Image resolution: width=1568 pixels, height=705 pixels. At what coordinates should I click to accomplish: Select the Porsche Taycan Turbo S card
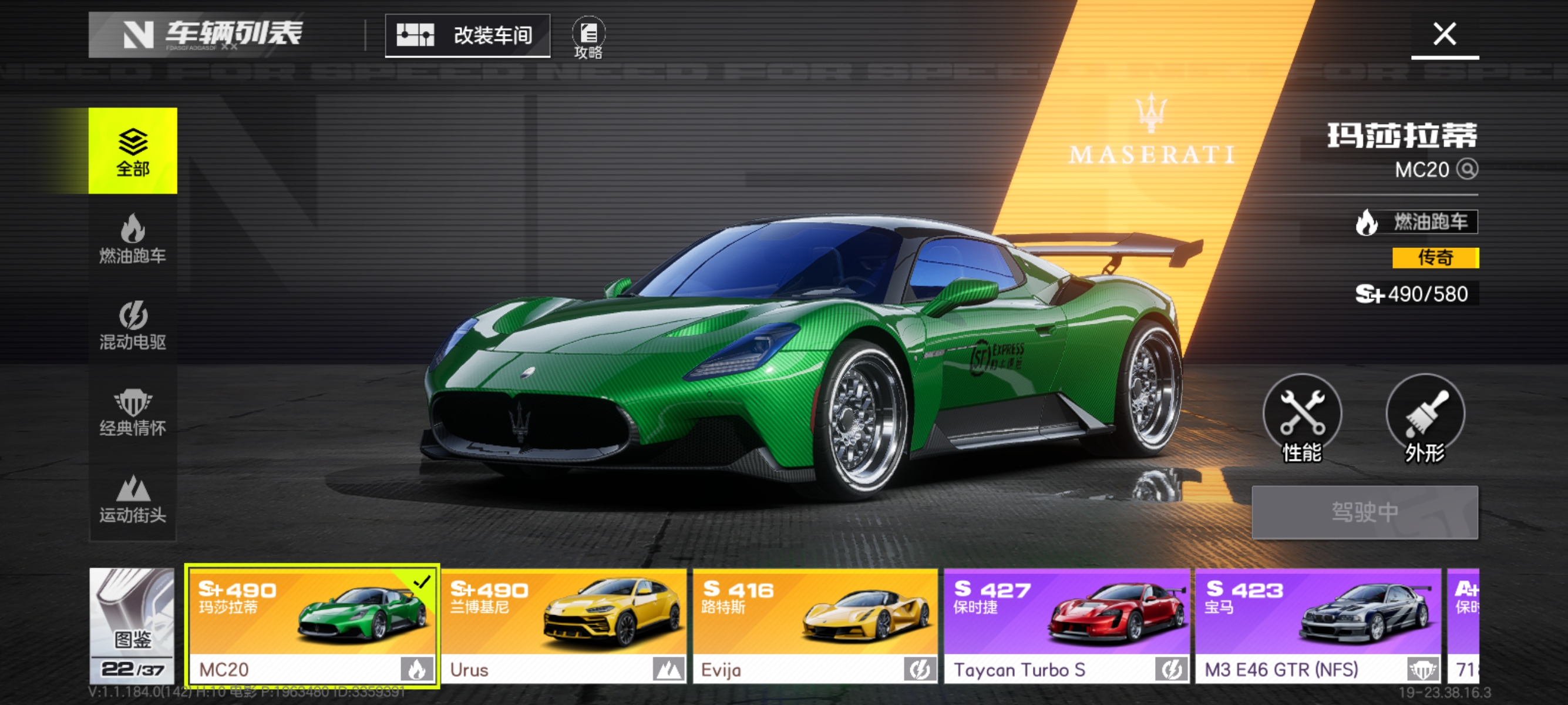1066,625
